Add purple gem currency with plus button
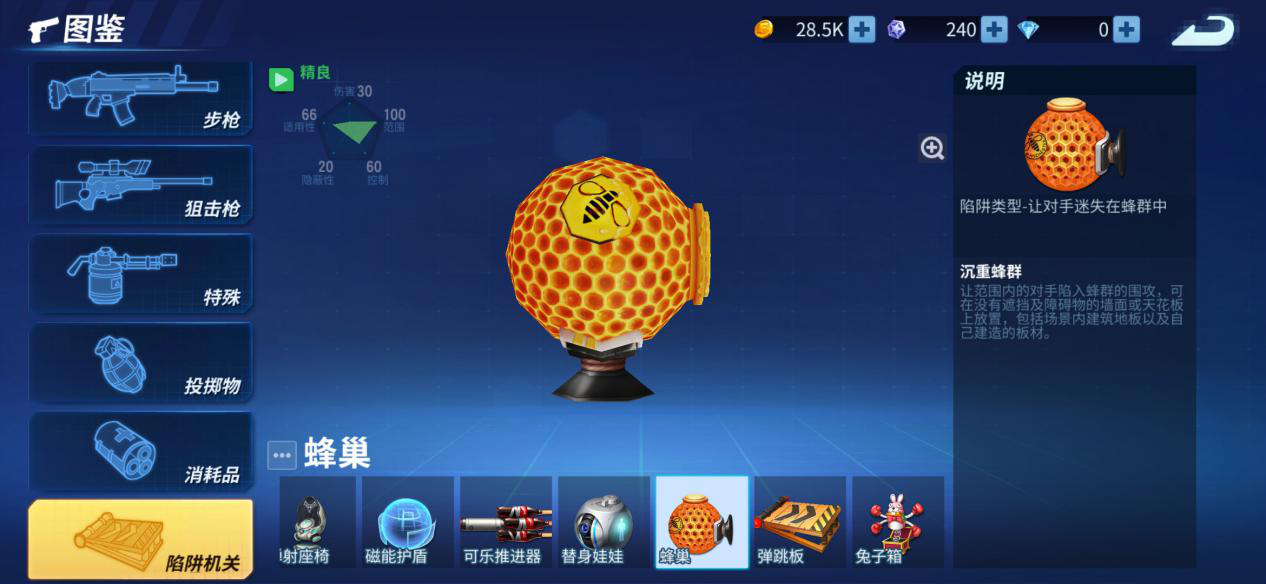Viewport: 1266px width, 584px height. pyautogui.click(x=994, y=30)
